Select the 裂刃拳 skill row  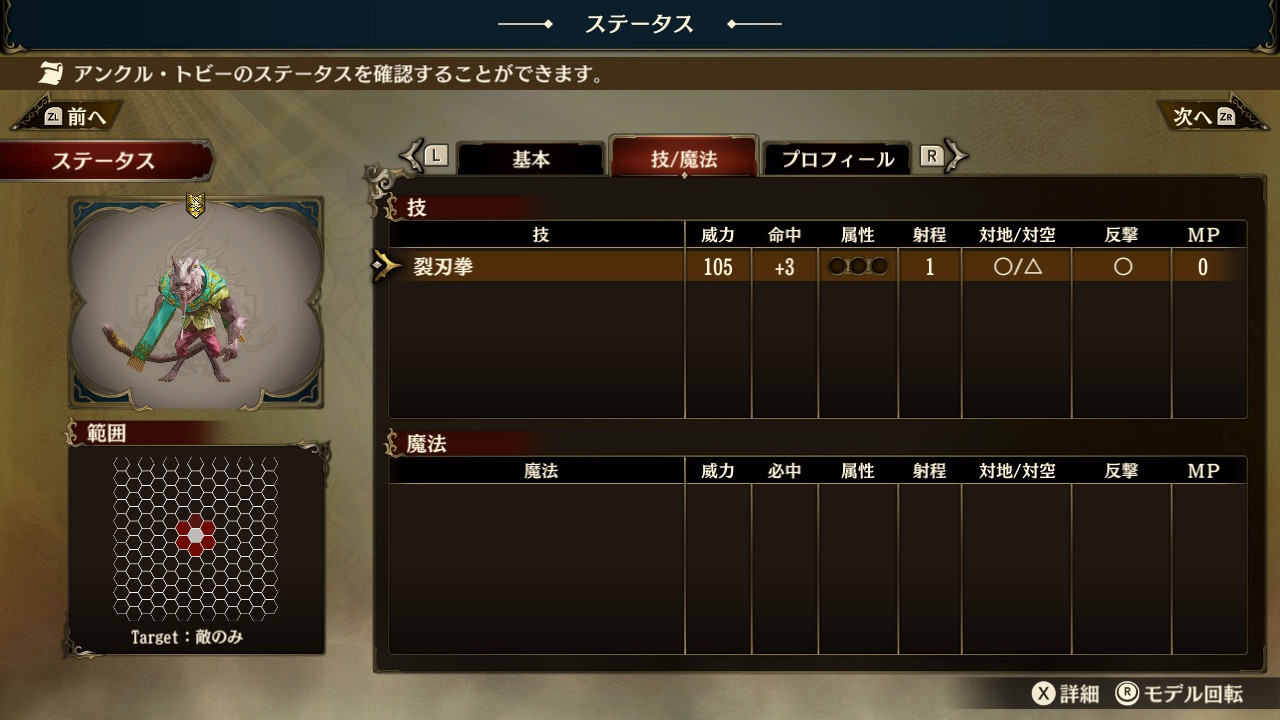(817, 267)
